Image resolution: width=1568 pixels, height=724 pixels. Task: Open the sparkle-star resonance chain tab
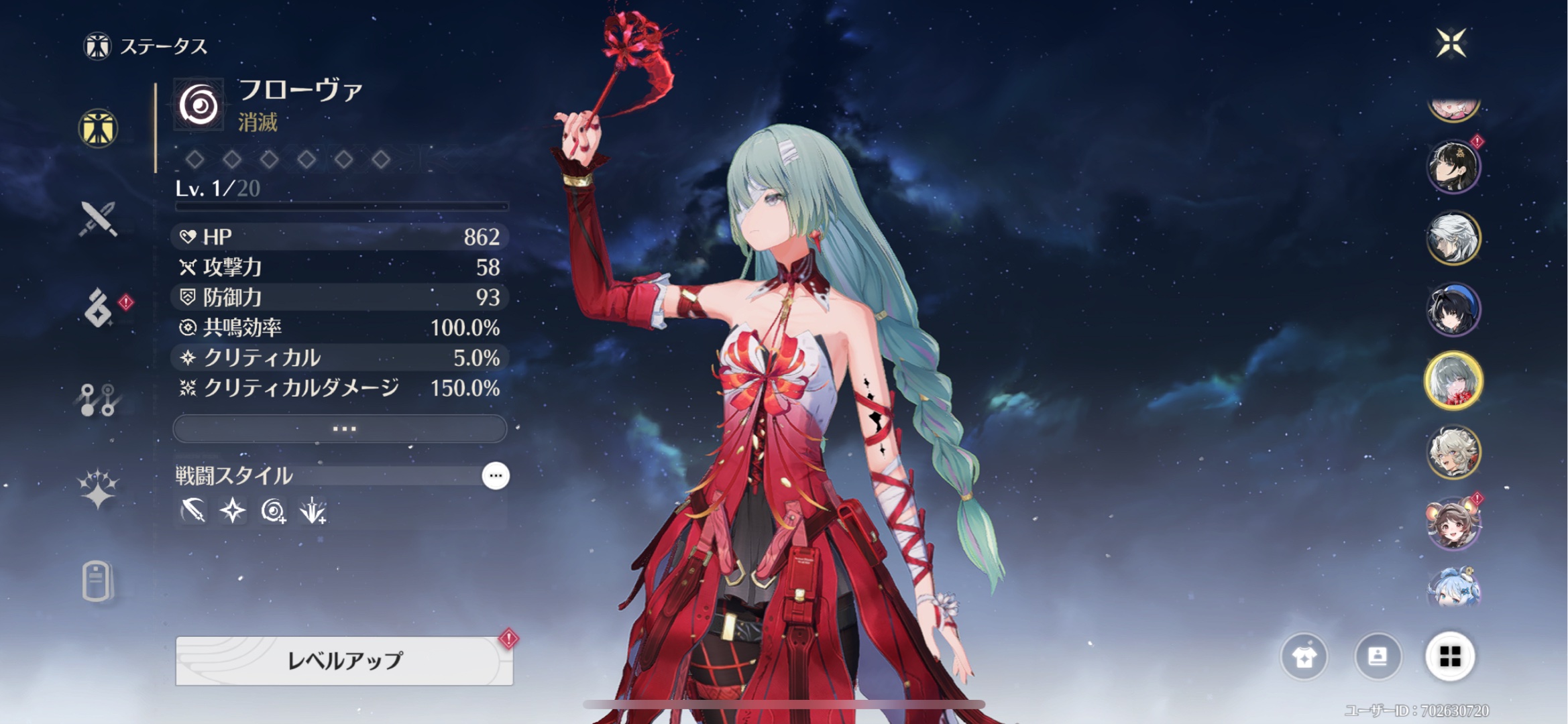[x=99, y=488]
